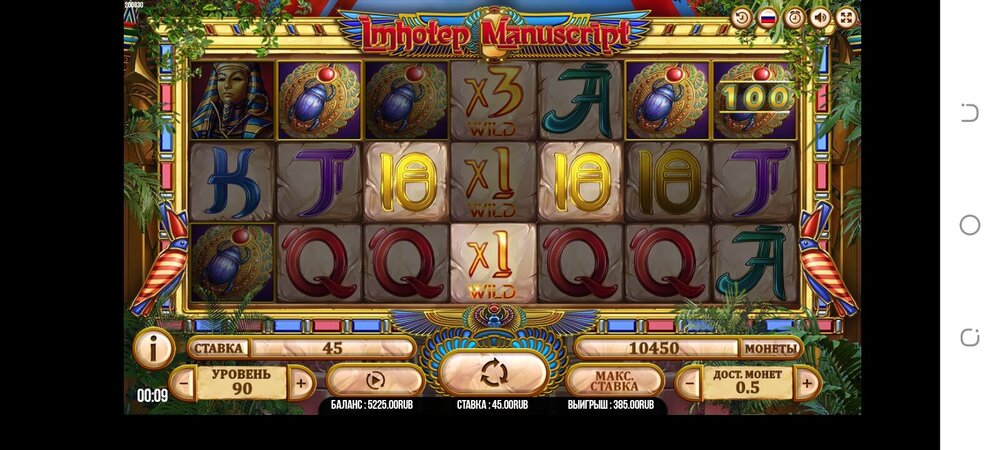The image size is (1000, 450).
Task: Tap the Android home circle button
Action: 969,225
